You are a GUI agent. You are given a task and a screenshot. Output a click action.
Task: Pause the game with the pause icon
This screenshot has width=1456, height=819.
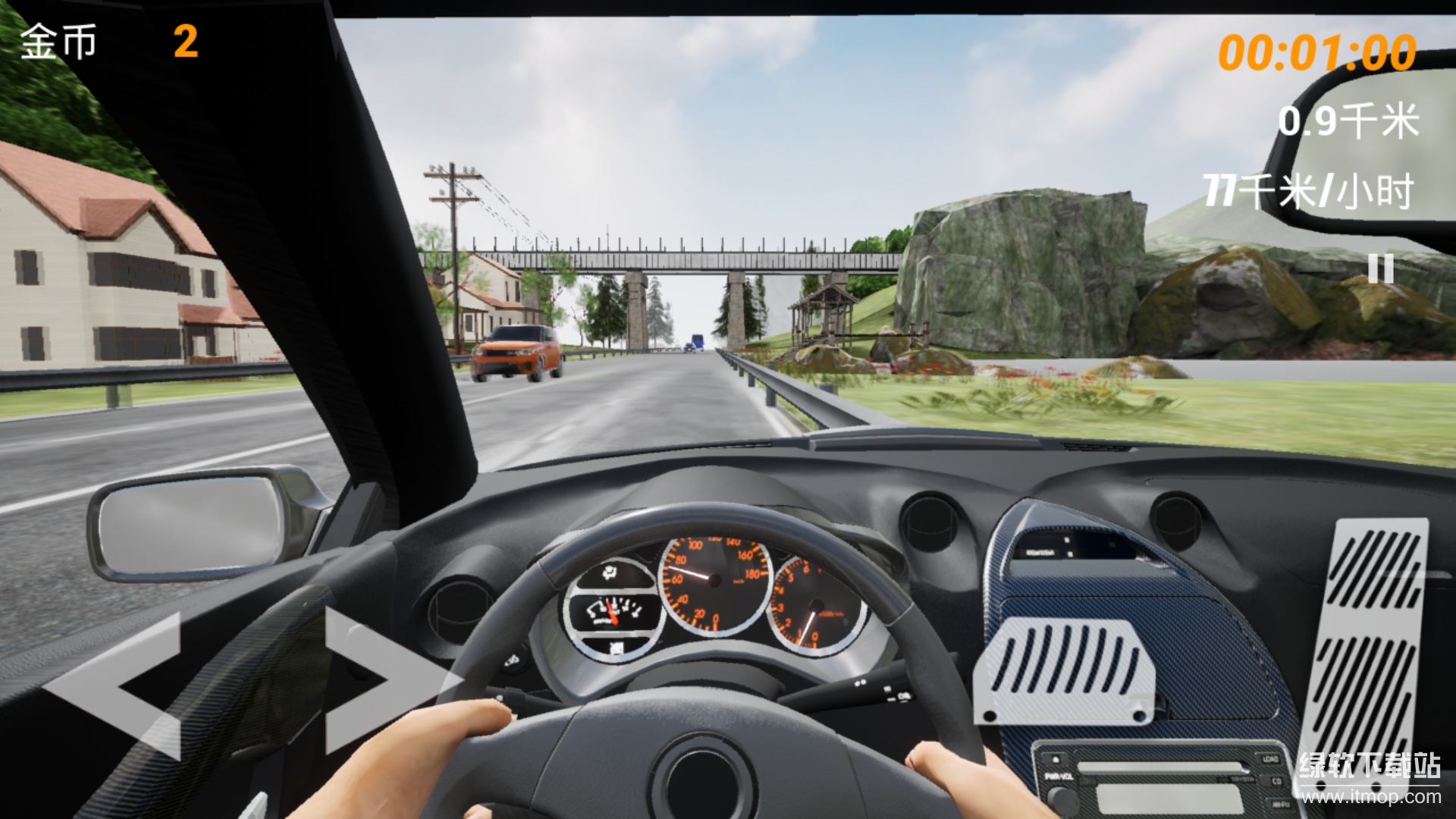pyautogui.click(x=1380, y=268)
